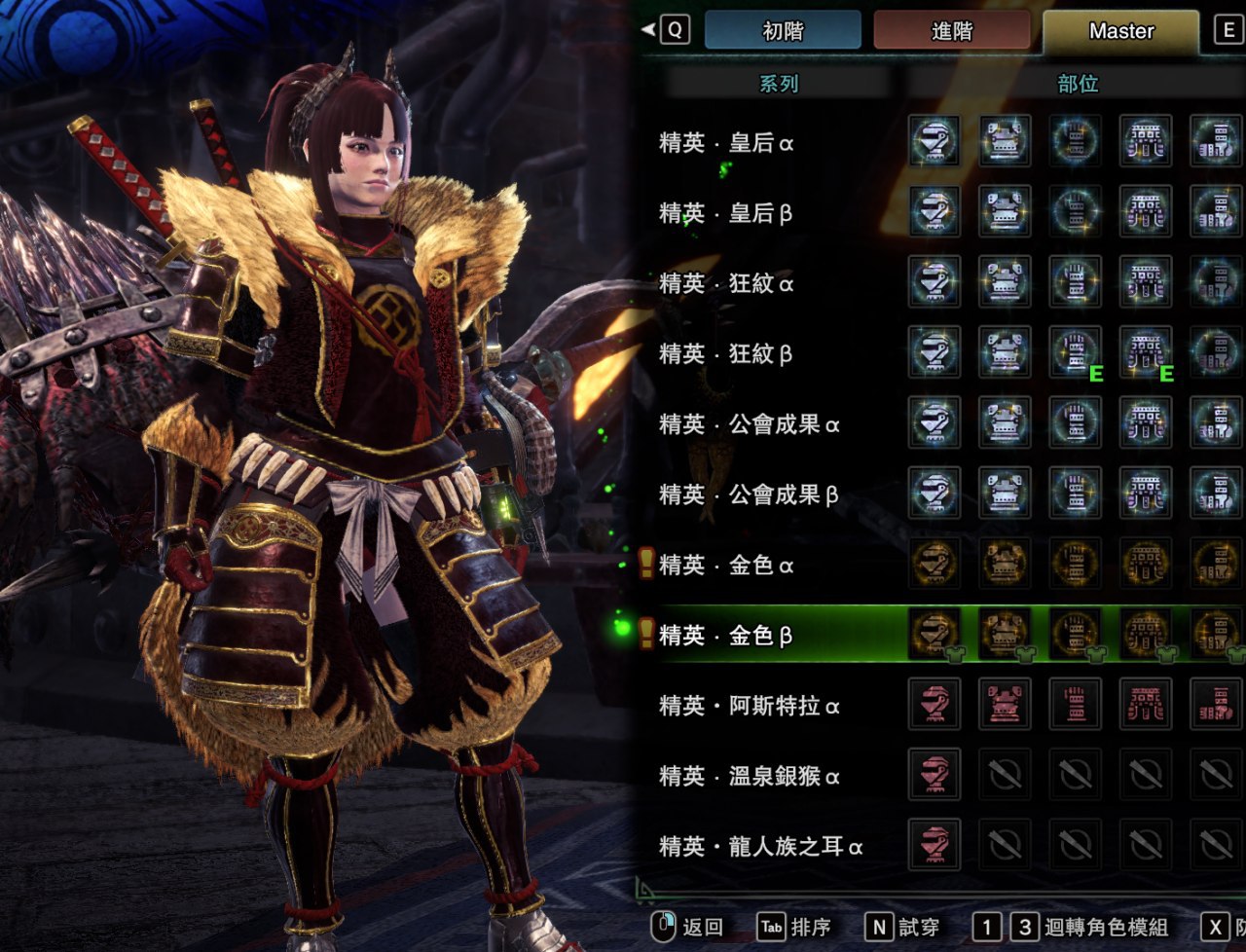This screenshot has width=1246, height=952.
Task: Open the 進階 rank tab
Action: tap(951, 31)
